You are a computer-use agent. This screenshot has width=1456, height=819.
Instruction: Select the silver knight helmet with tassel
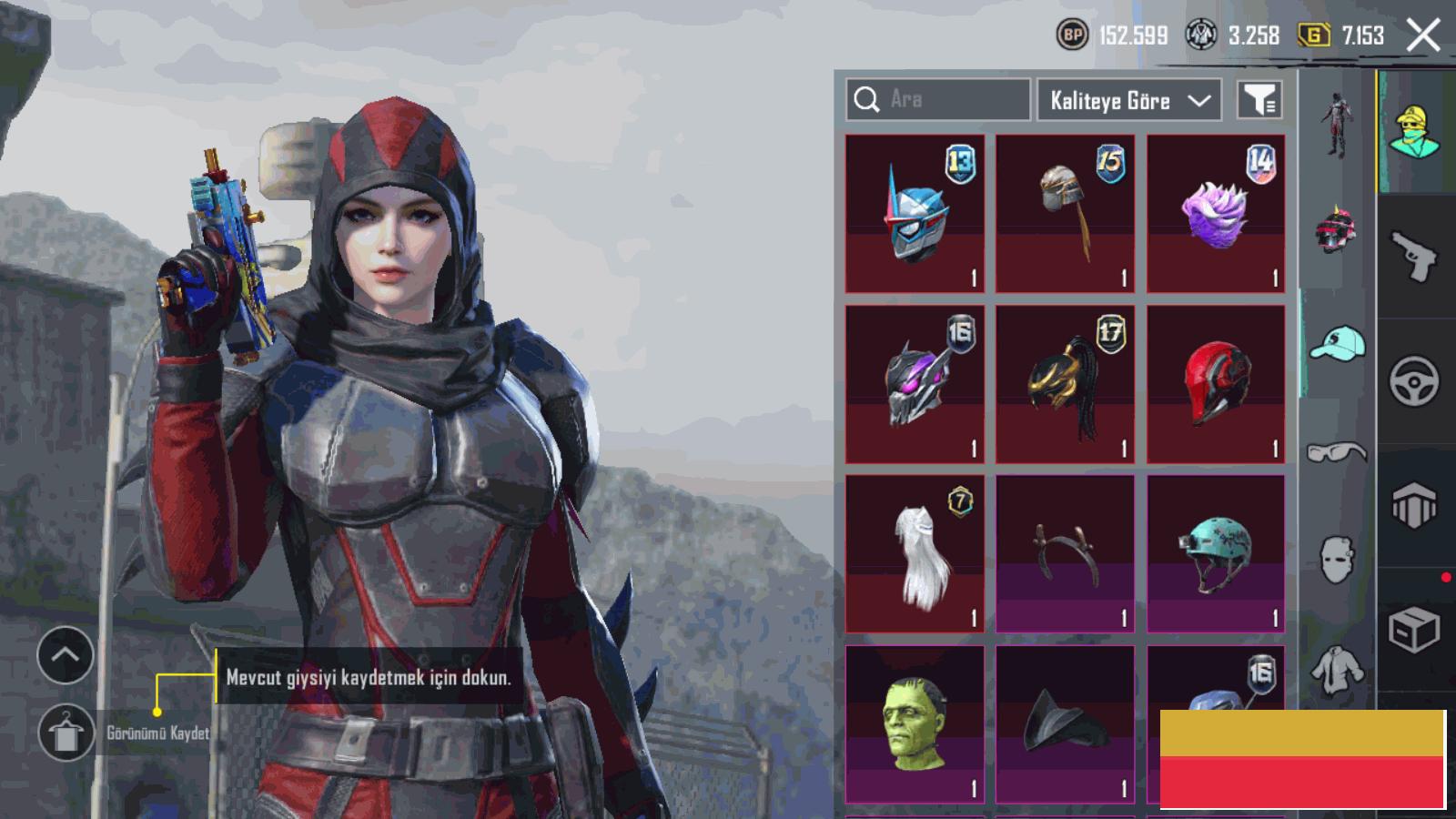point(1065,214)
